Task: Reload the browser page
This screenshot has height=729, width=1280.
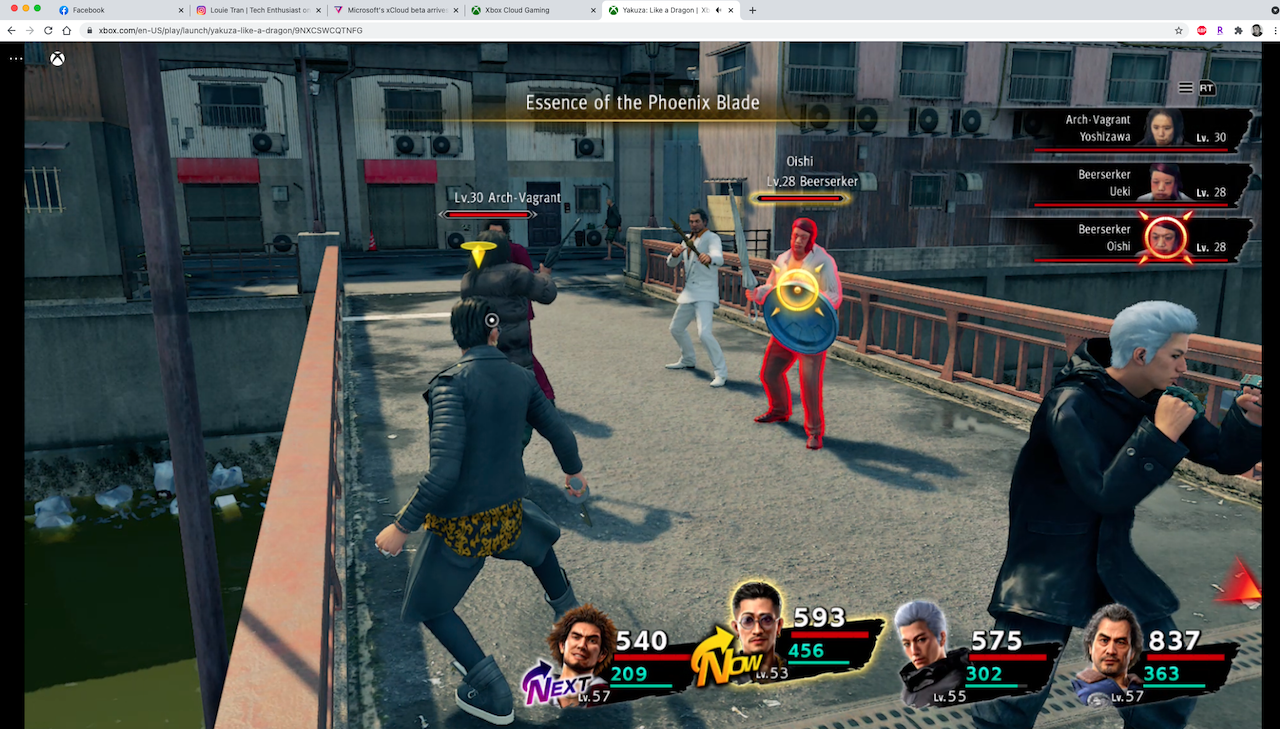Action: click(x=48, y=31)
